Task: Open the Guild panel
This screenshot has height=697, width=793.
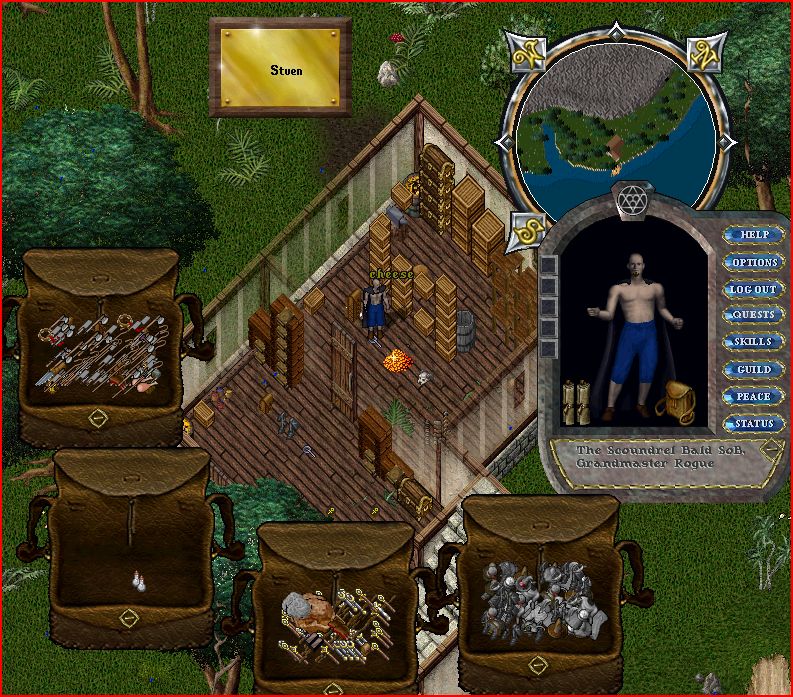Action: (x=753, y=370)
